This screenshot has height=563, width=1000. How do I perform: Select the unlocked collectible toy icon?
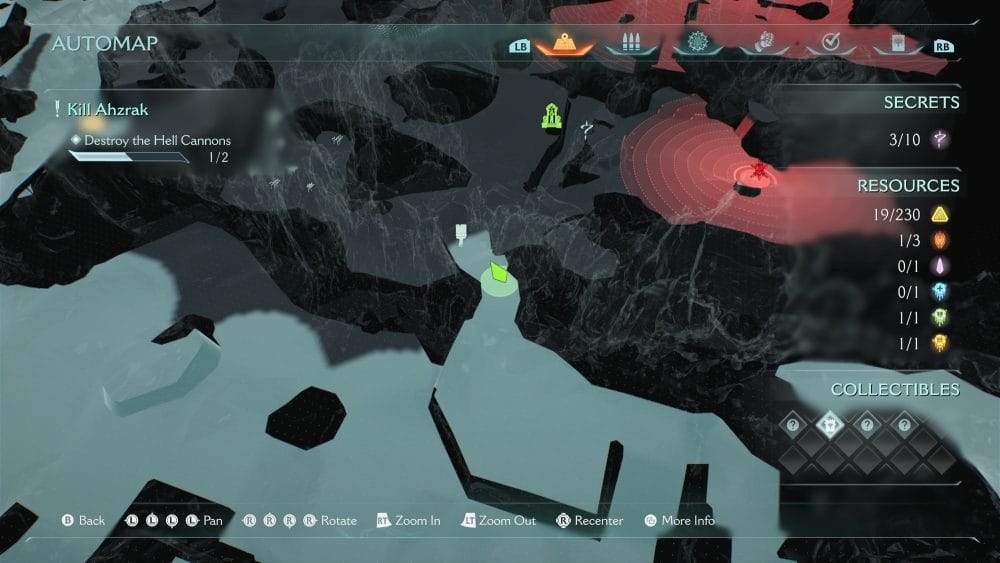[x=830, y=424]
